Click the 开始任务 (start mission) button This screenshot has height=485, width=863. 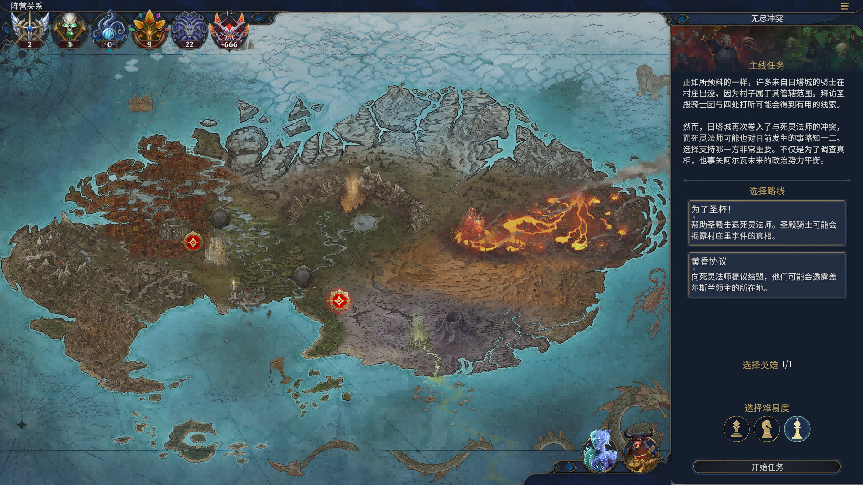click(766, 467)
